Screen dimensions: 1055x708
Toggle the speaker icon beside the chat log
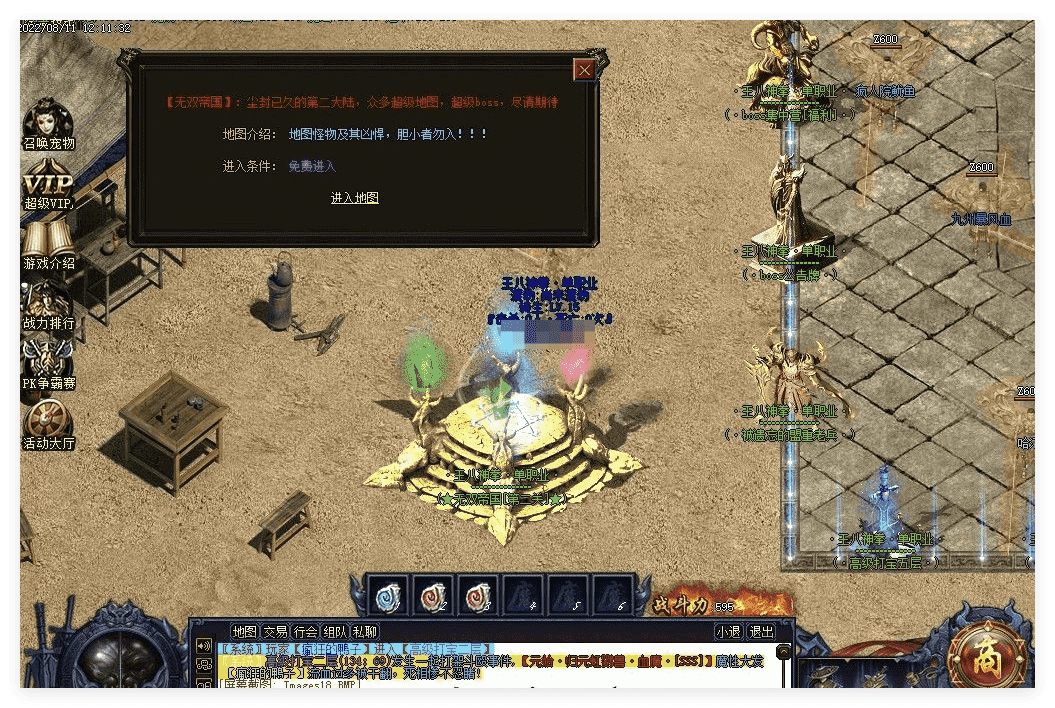click(x=204, y=646)
